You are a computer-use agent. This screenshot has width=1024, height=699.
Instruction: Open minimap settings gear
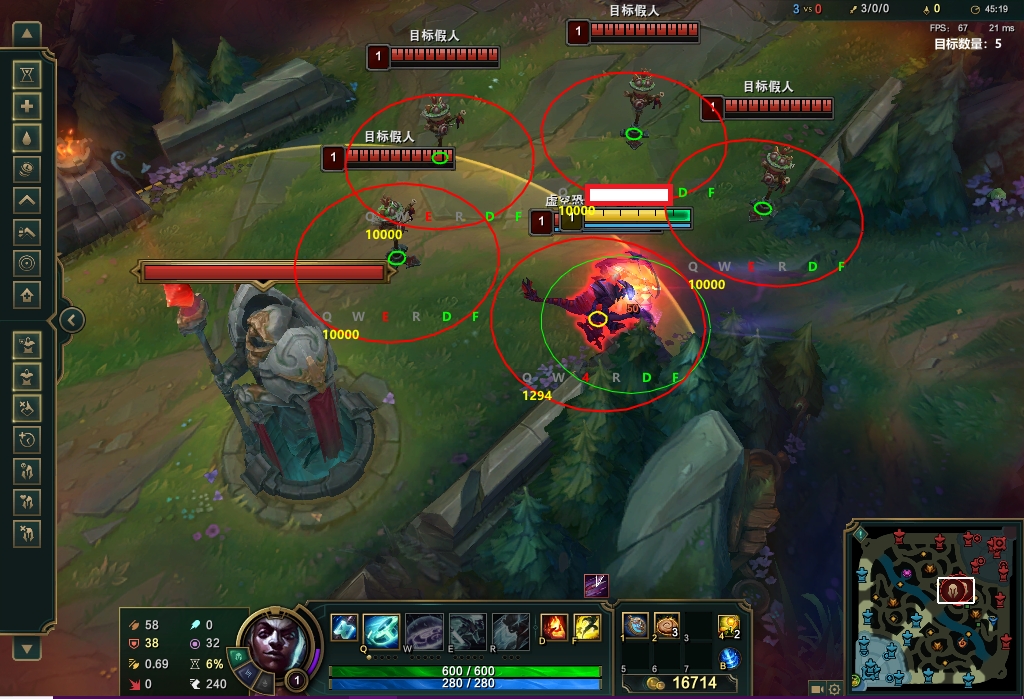click(834, 689)
